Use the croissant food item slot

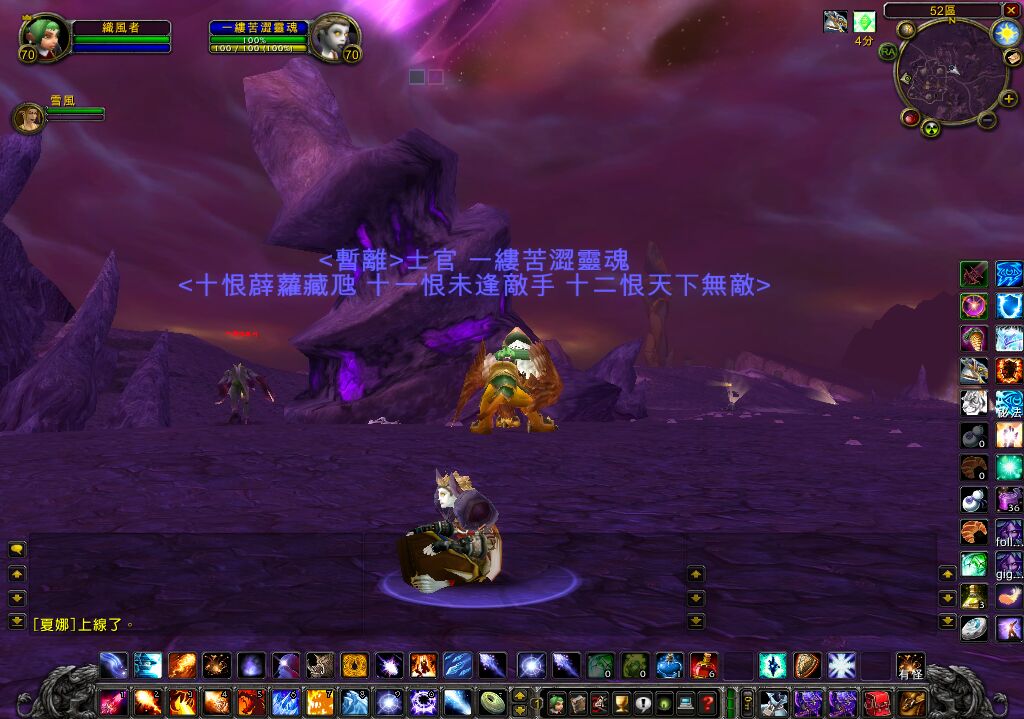point(973,531)
